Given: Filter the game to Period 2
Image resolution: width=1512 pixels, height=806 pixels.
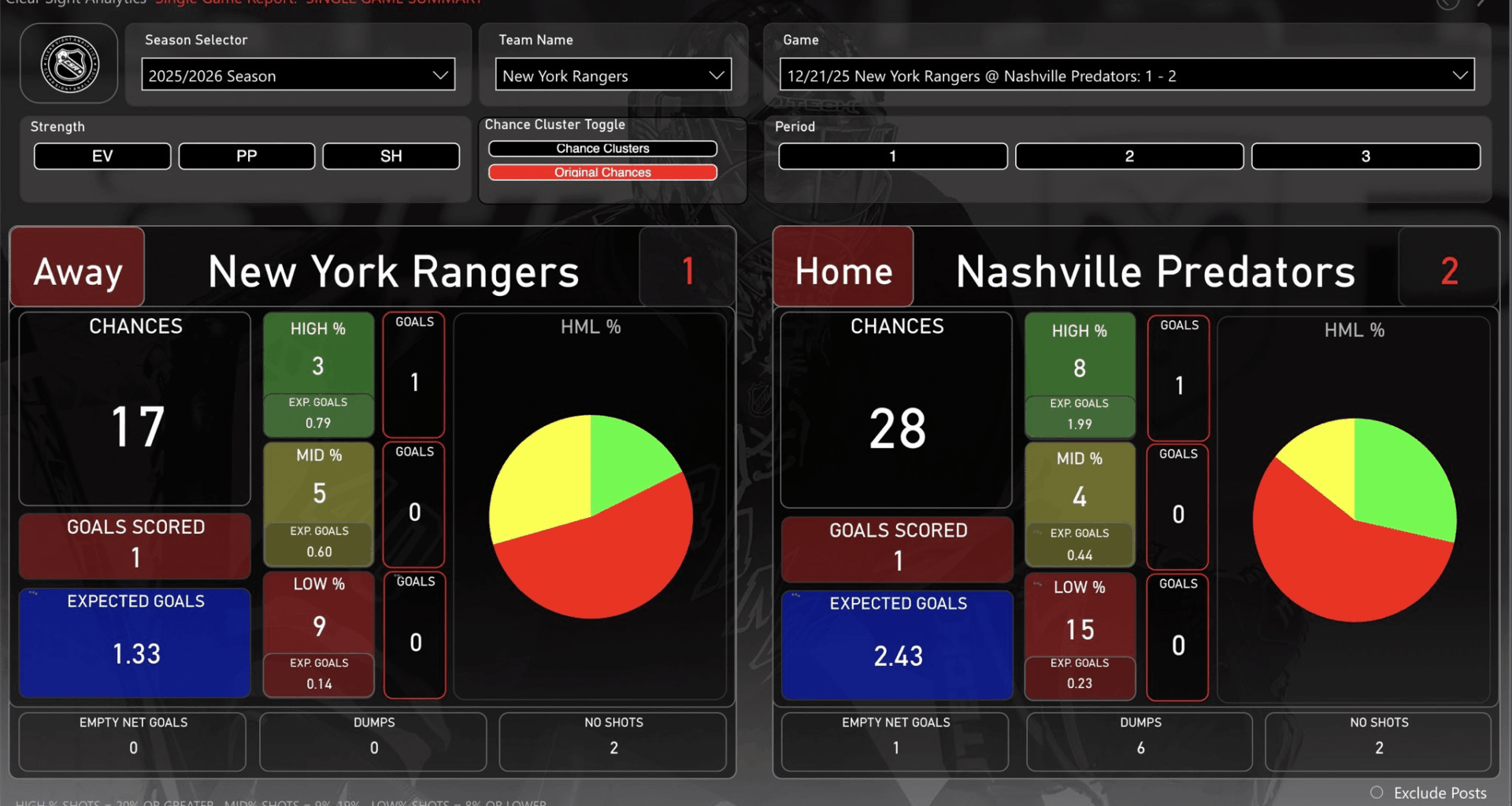Looking at the screenshot, I should (x=1129, y=156).
